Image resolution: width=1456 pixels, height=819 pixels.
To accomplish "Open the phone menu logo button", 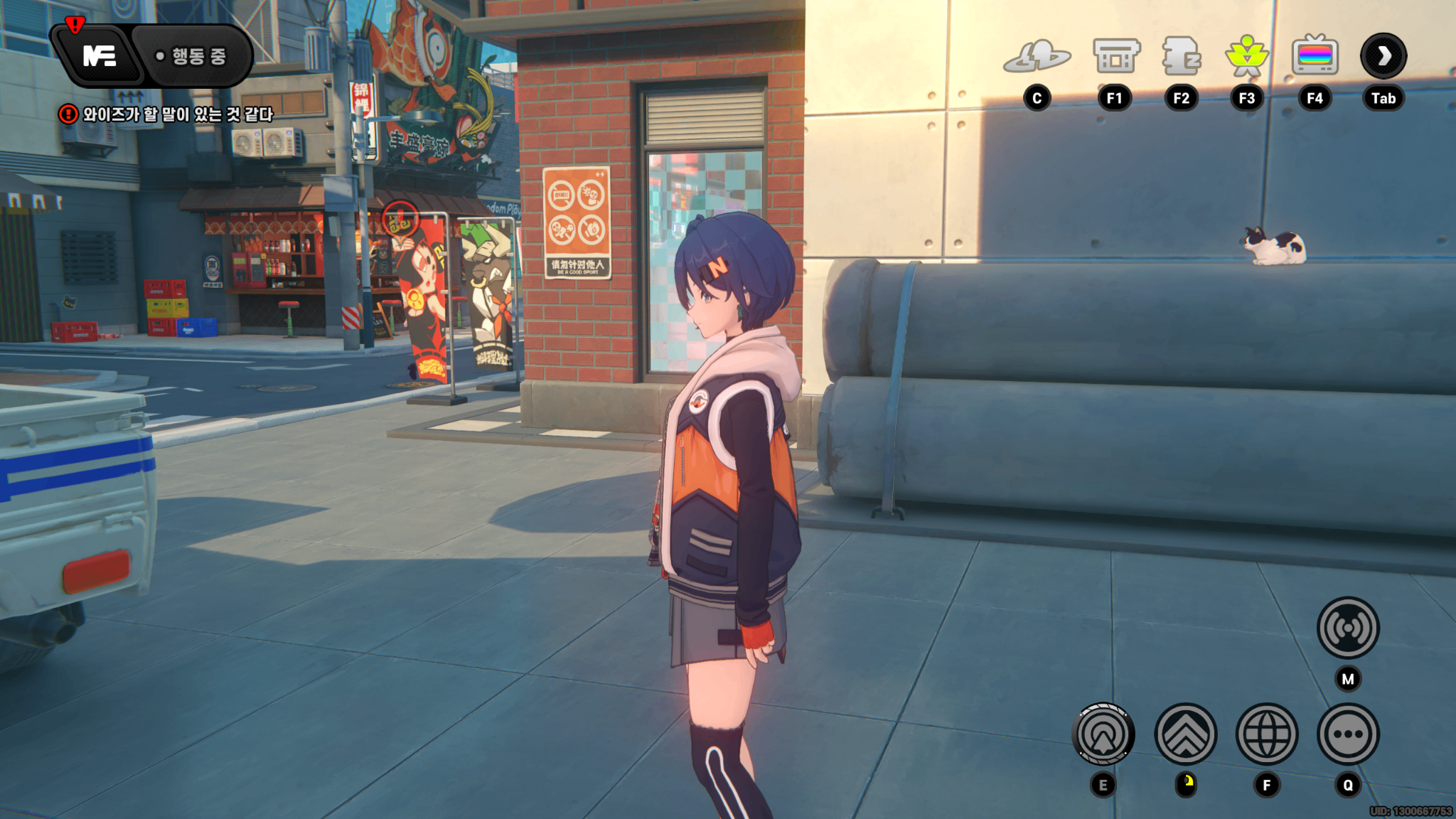I will 99,55.
